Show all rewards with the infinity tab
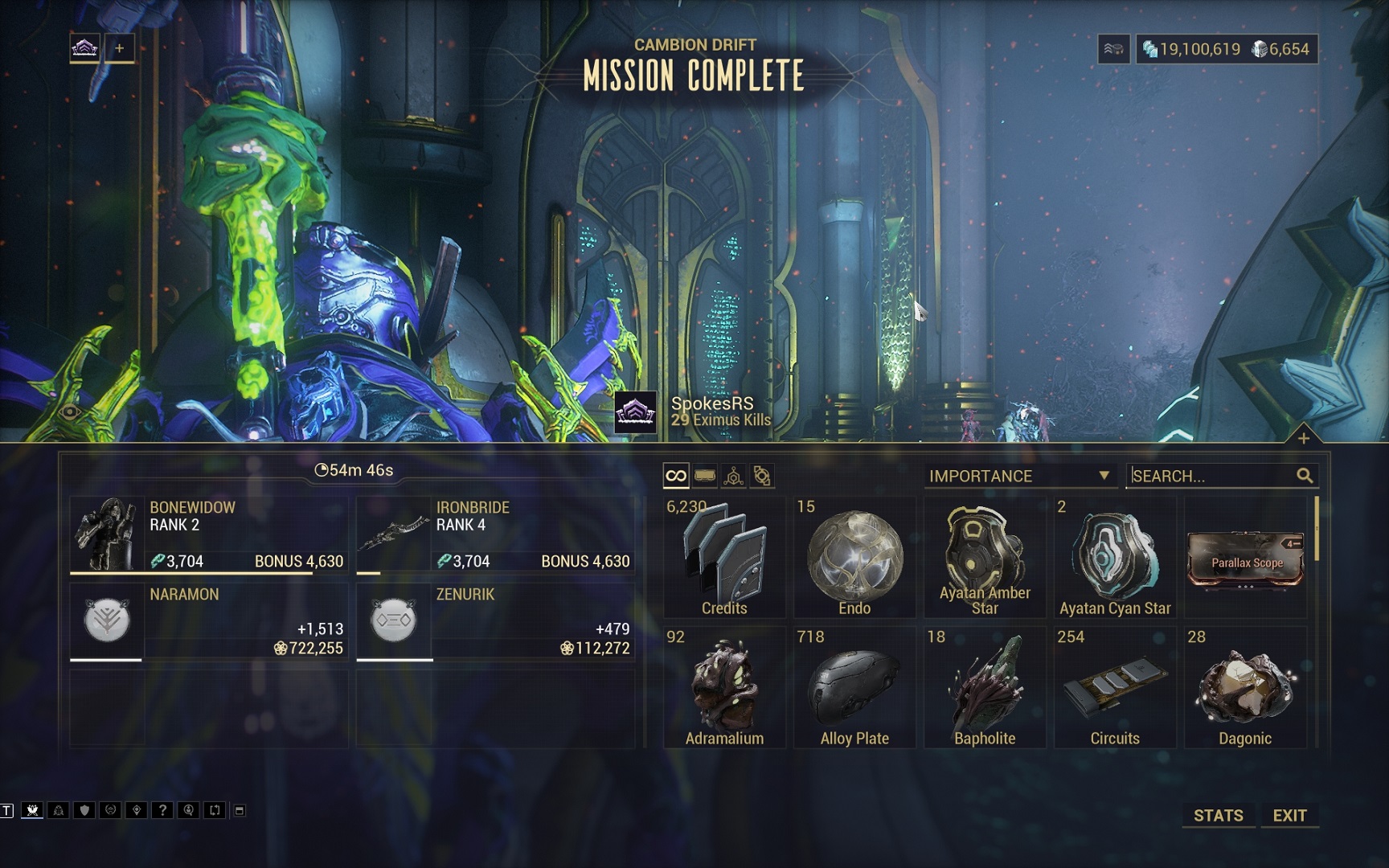Image resolution: width=1389 pixels, height=868 pixels. tap(676, 476)
